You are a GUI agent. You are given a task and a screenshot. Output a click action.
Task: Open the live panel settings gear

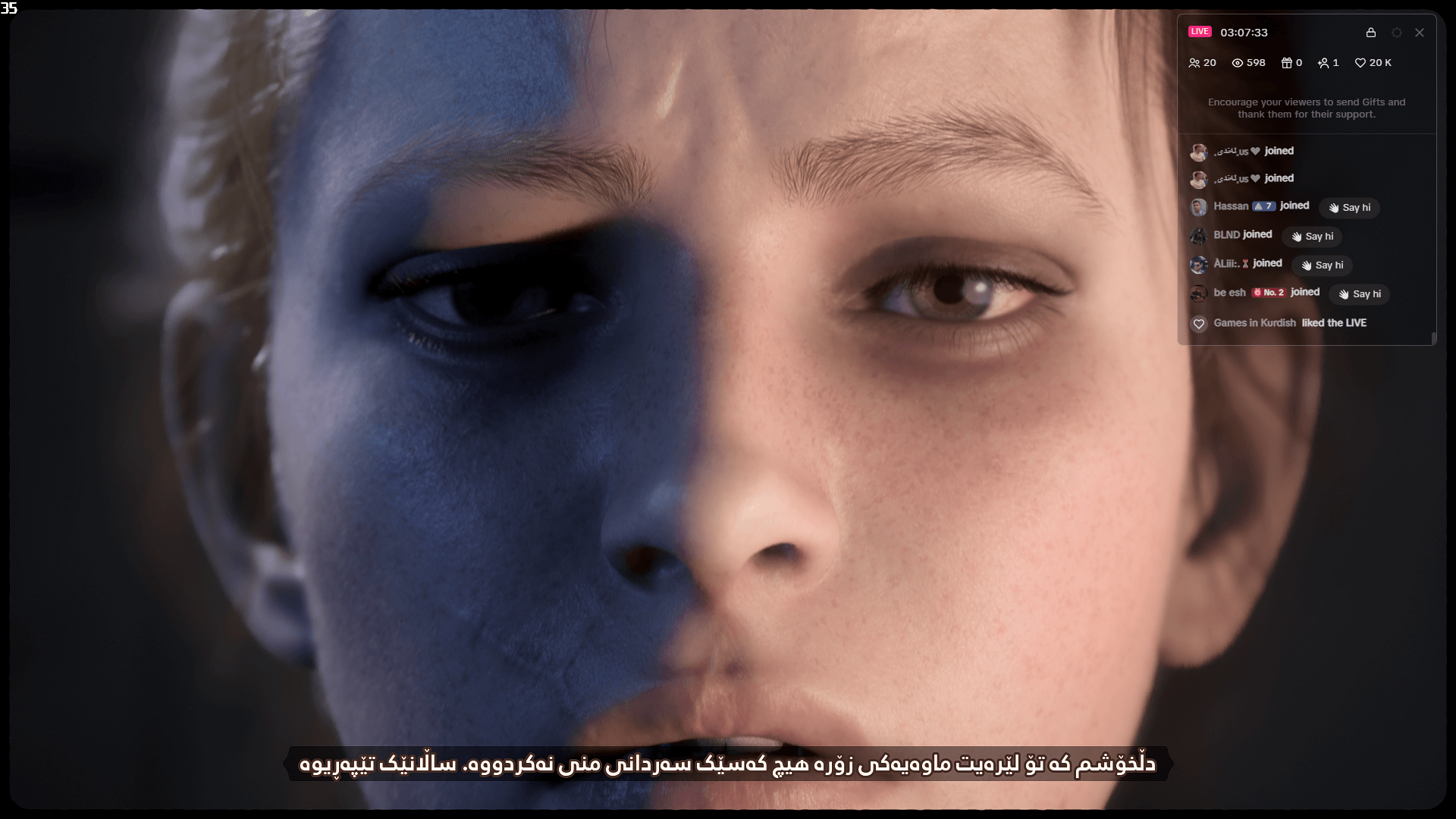[1396, 33]
